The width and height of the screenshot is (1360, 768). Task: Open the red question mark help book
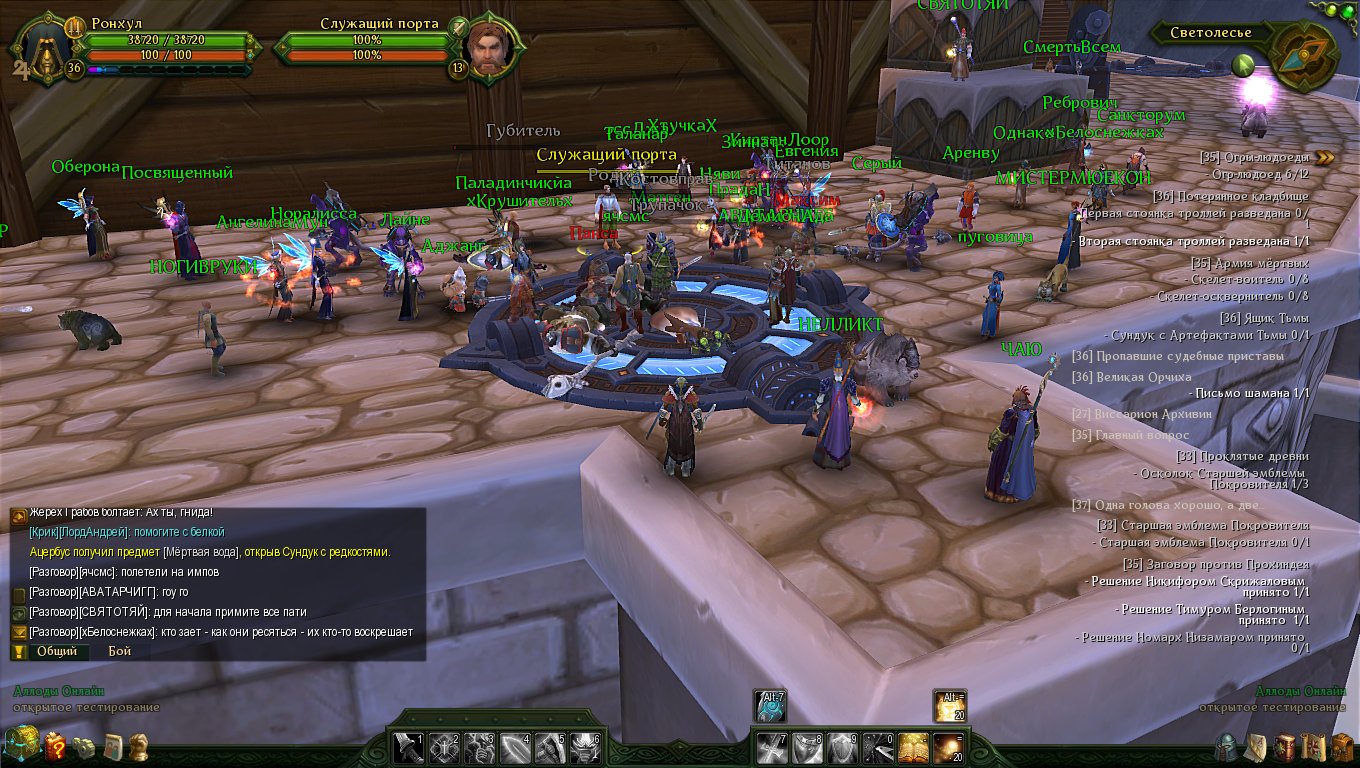(x=55, y=745)
